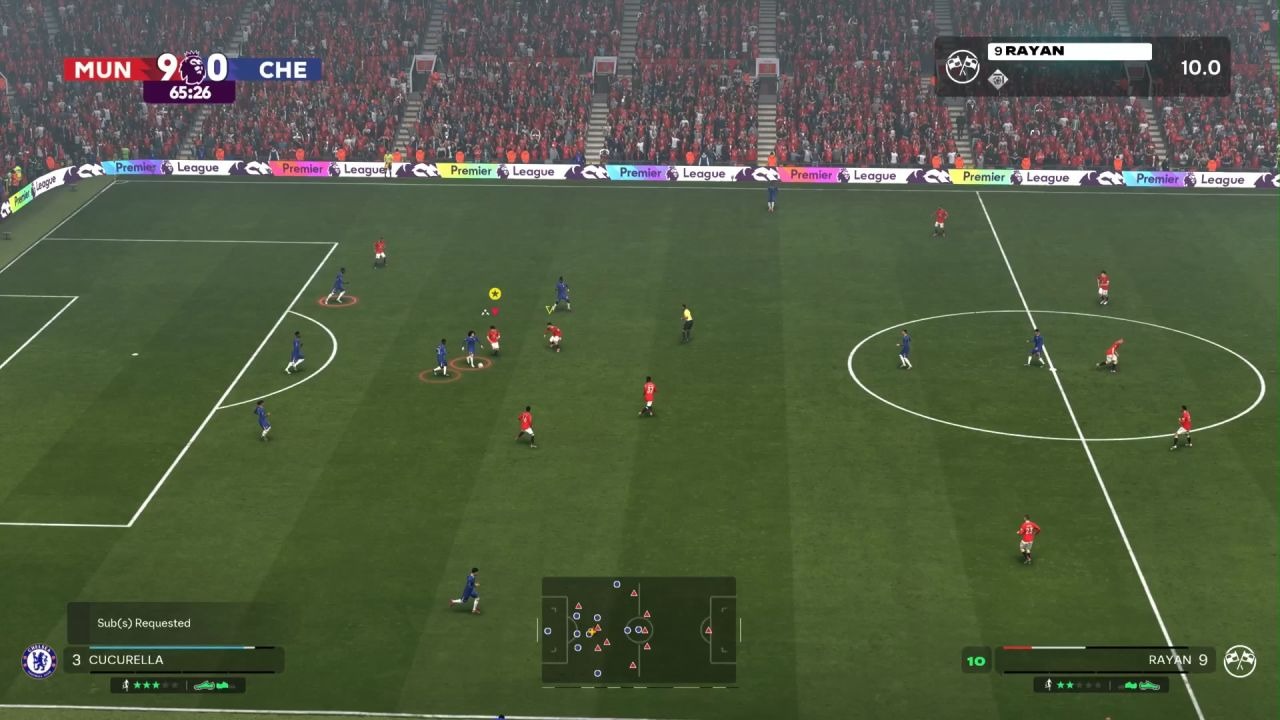Click Cucurella's blue stamina bar
This screenshot has width=1280, height=720.
click(x=170, y=648)
